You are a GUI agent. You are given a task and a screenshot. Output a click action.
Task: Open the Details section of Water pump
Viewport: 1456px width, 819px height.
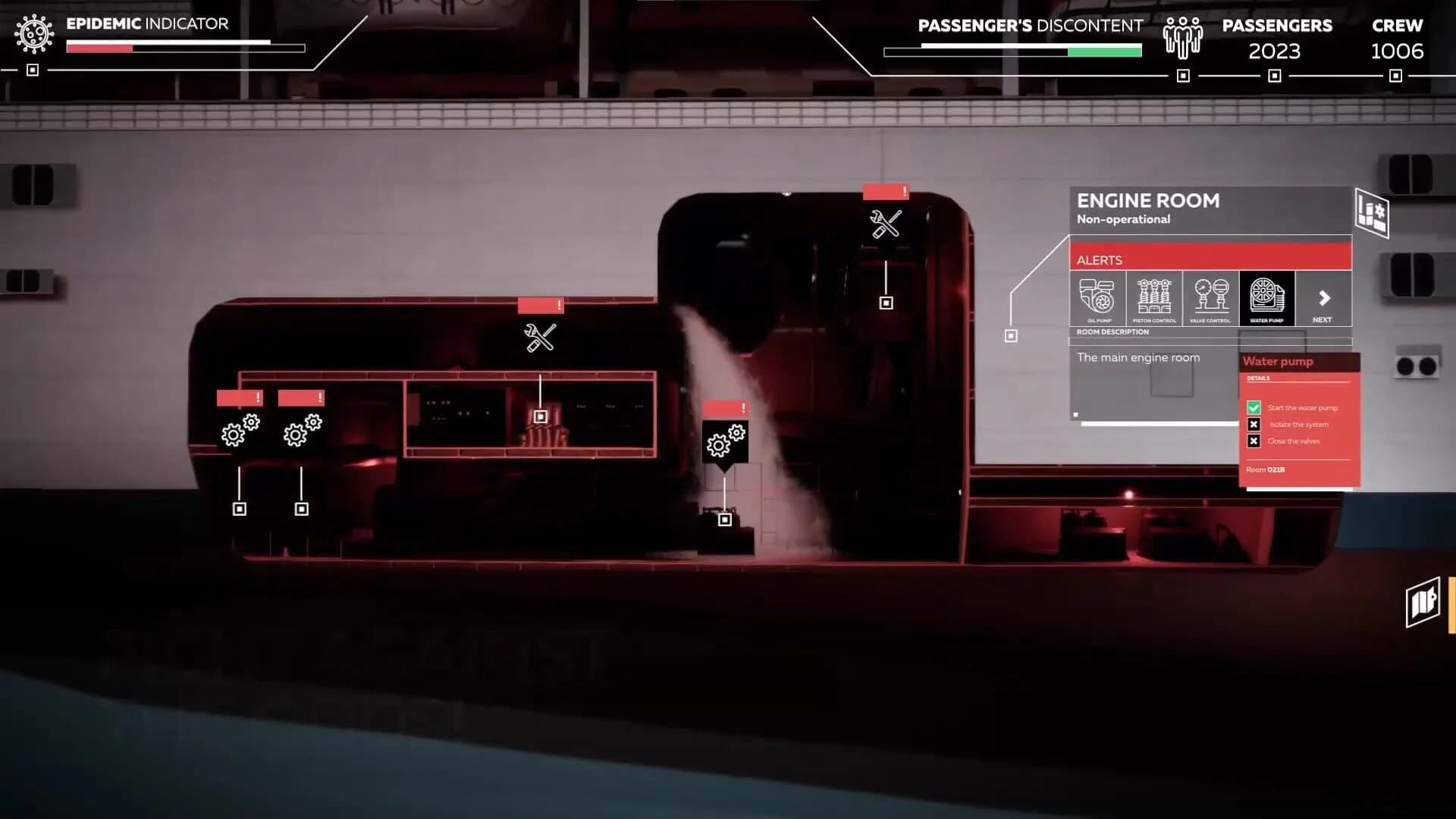click(1258, 377)
